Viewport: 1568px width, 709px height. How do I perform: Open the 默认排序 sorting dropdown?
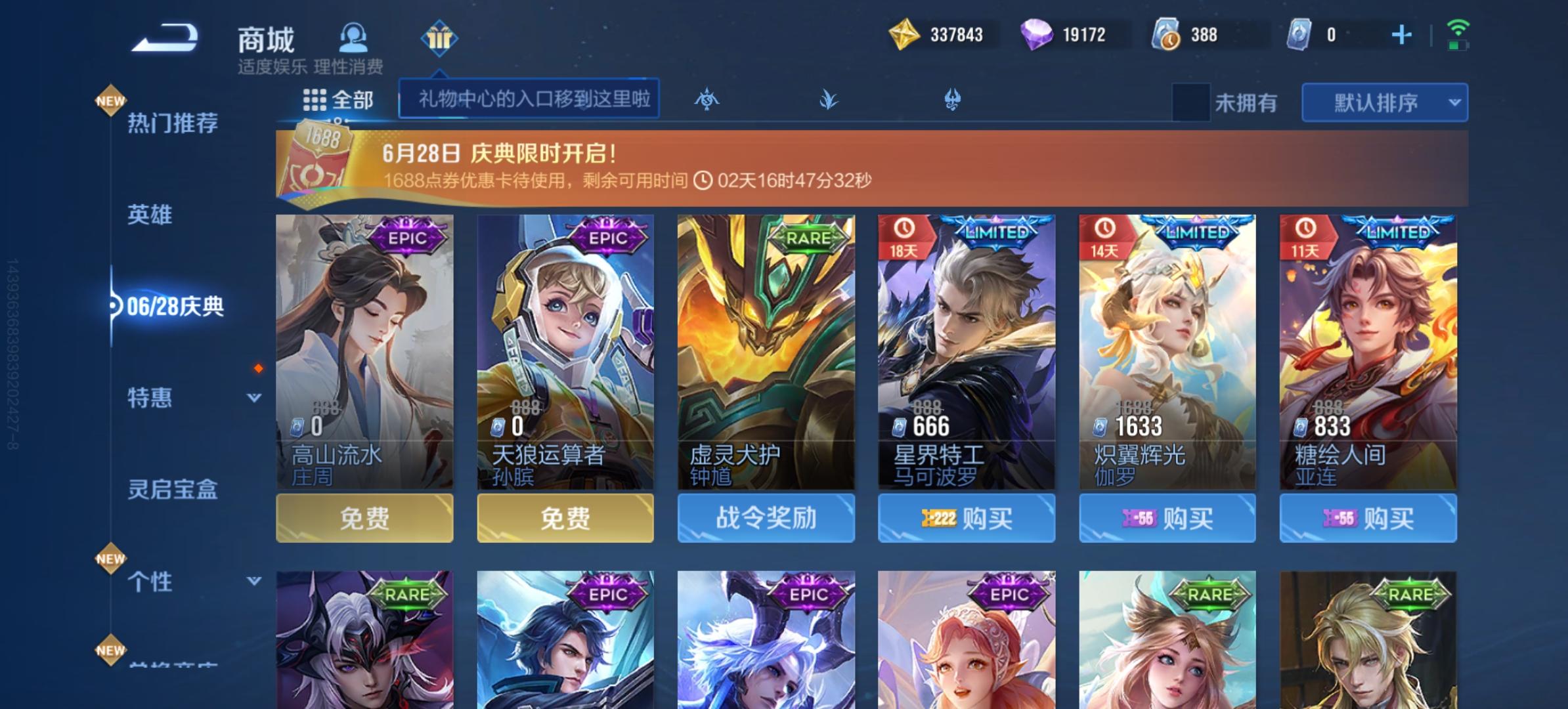click(1383, 102)
